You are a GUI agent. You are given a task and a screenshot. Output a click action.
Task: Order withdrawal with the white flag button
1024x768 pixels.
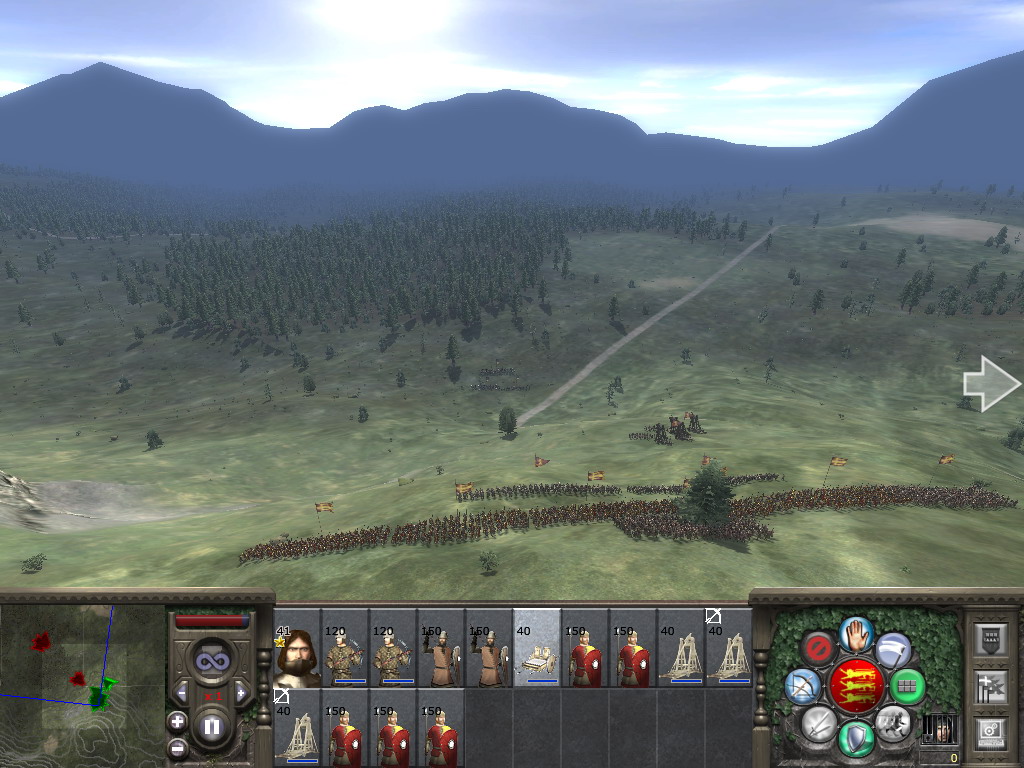coord(893,650)
